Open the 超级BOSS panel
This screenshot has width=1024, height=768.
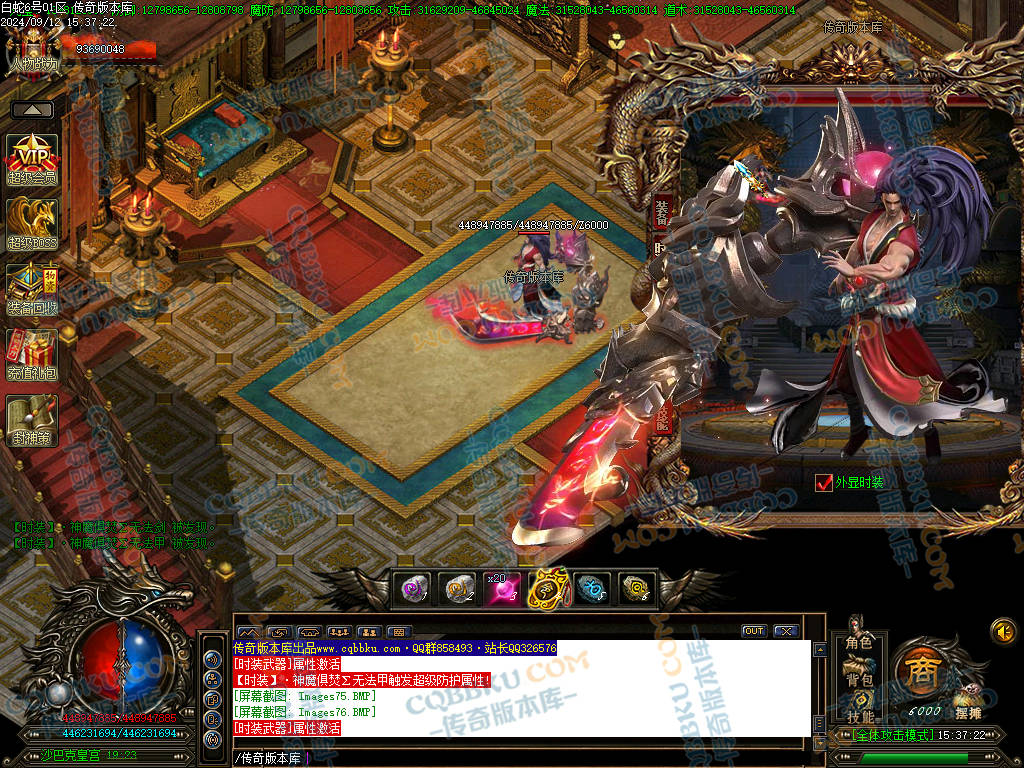click(x=32, y=222)
